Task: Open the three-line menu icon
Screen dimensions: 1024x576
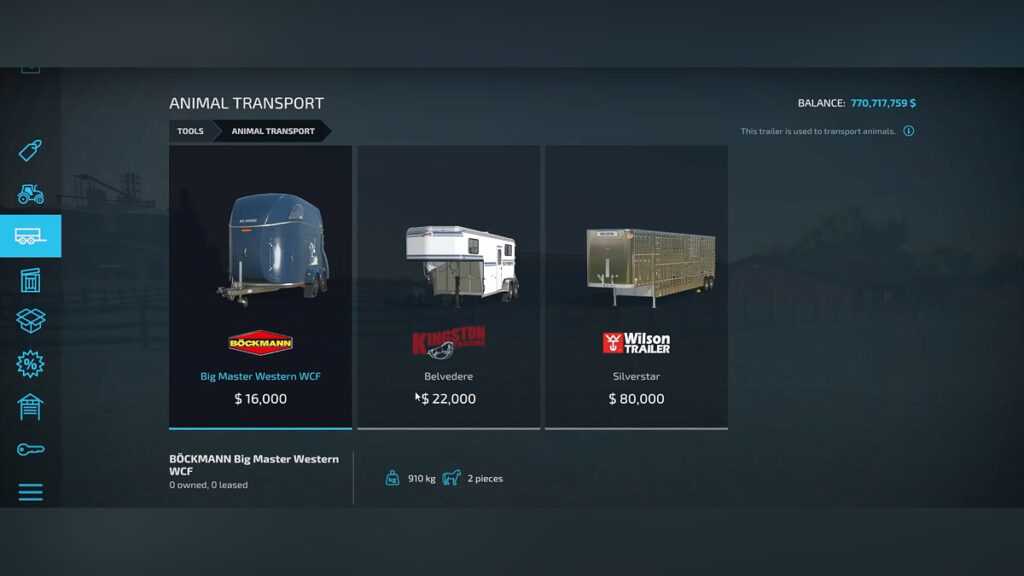Action: [30, 492]
